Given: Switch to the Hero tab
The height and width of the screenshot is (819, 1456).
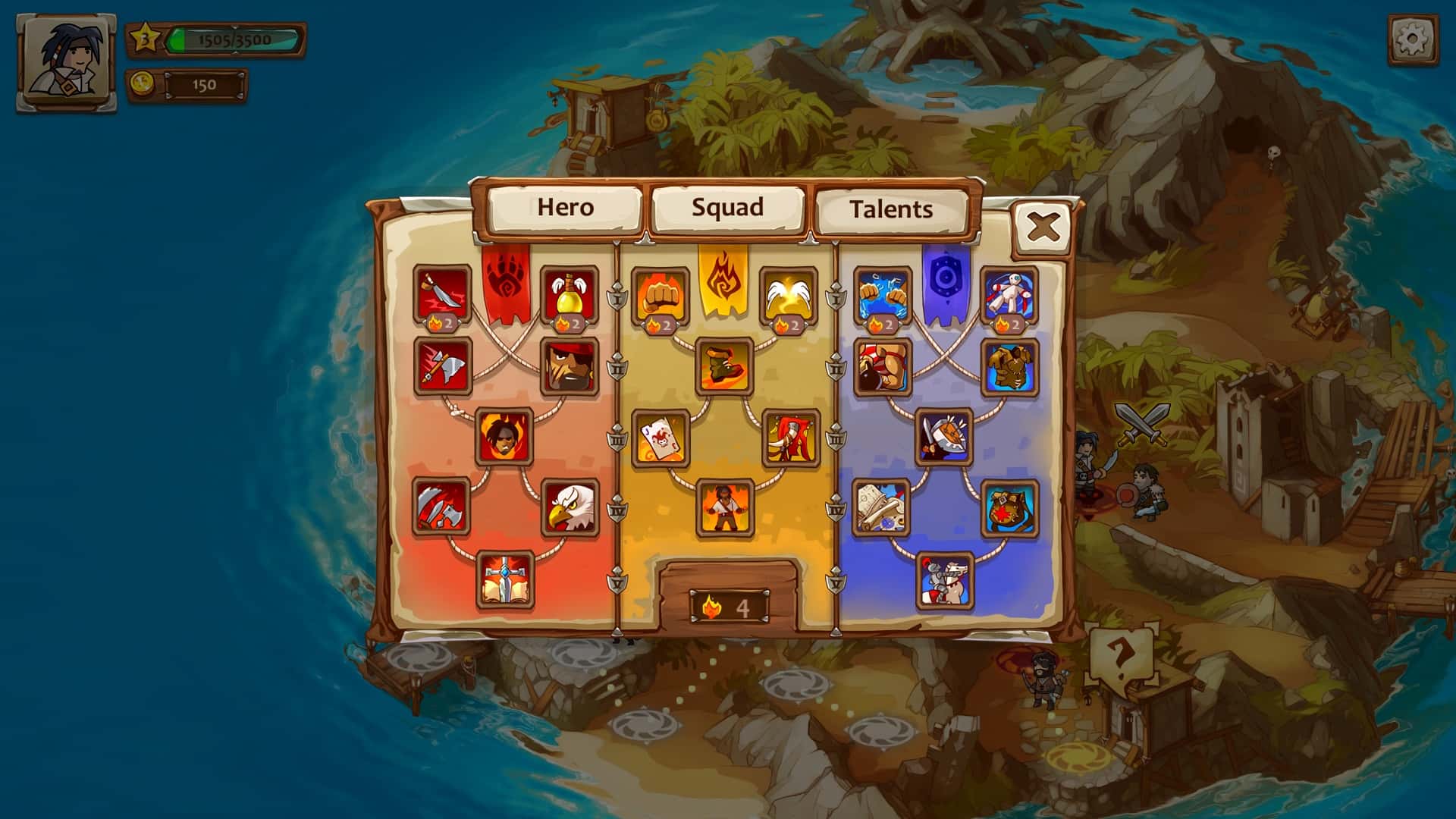Looking at the screenshot, I should (565, 206).
